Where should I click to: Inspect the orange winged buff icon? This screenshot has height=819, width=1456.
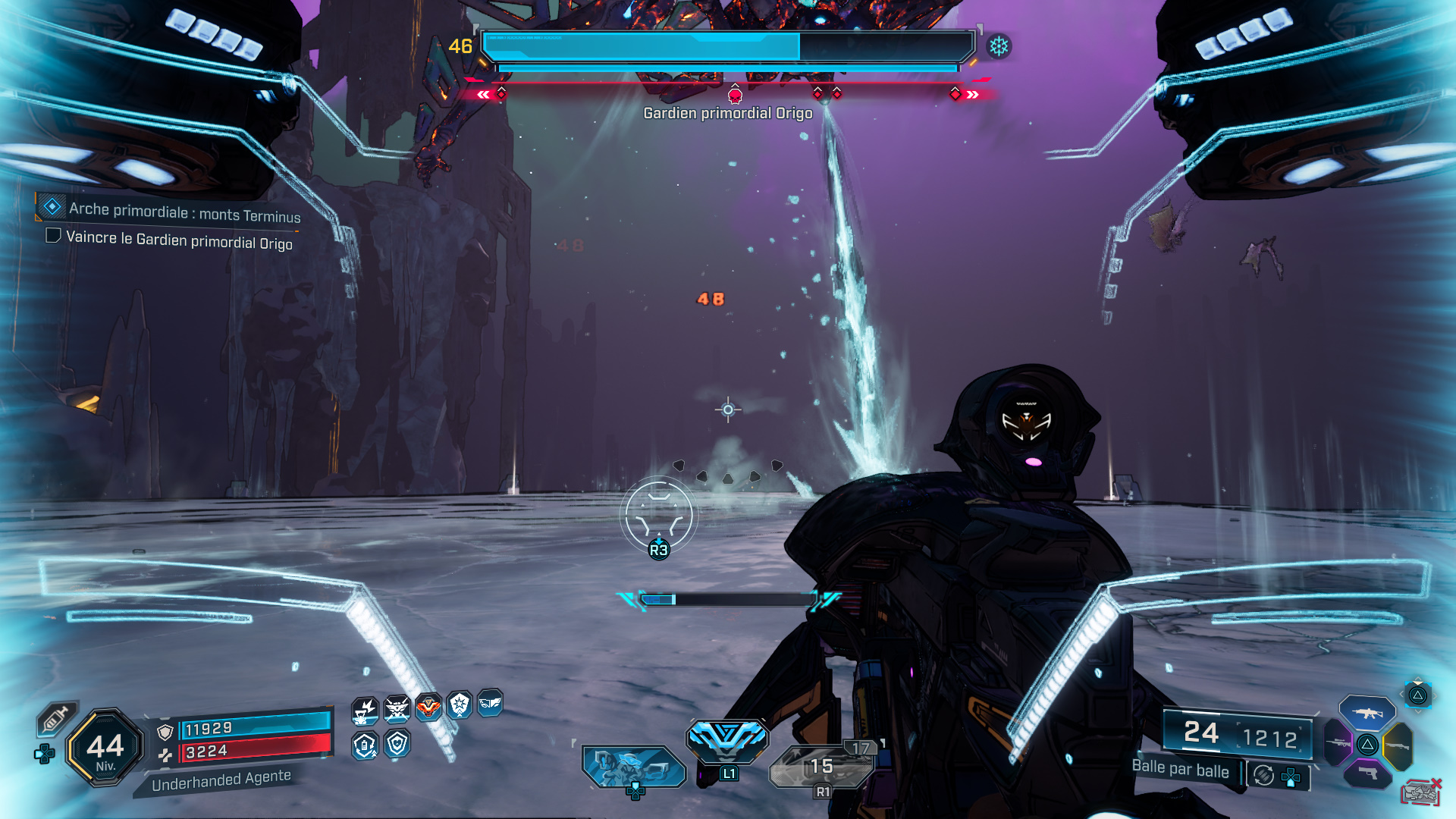[x=428, y=708]
